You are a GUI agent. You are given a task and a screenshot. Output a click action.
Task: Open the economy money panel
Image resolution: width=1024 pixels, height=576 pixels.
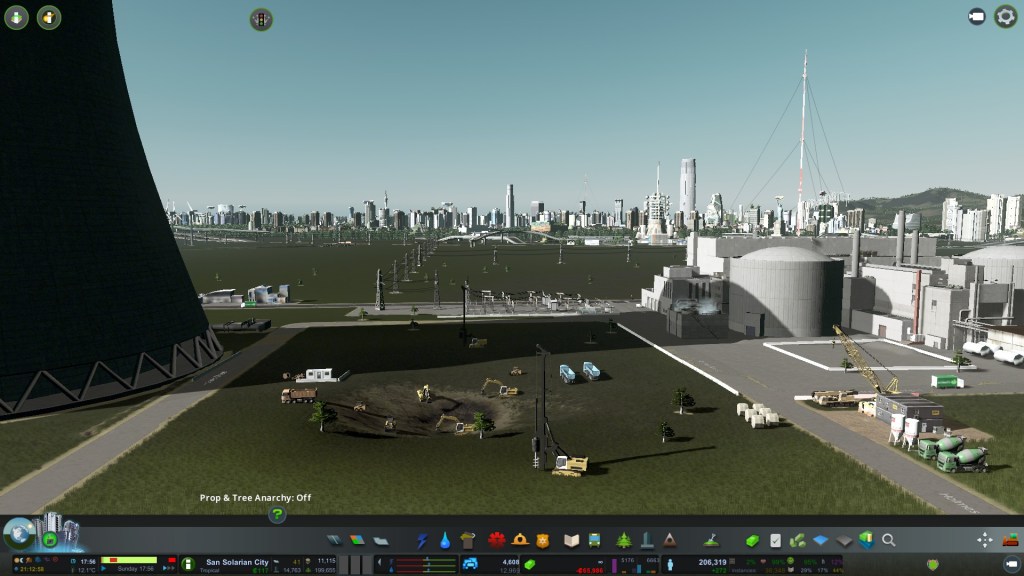pos(752,540)
